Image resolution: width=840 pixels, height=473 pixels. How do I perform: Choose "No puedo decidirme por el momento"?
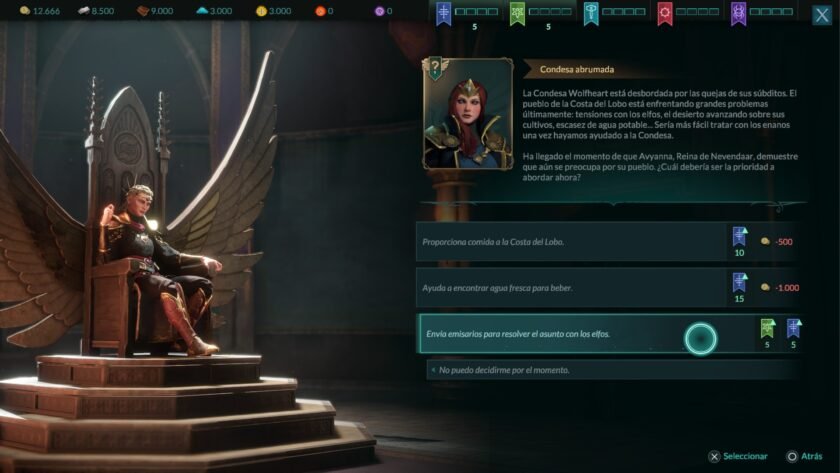pos(610,370)
